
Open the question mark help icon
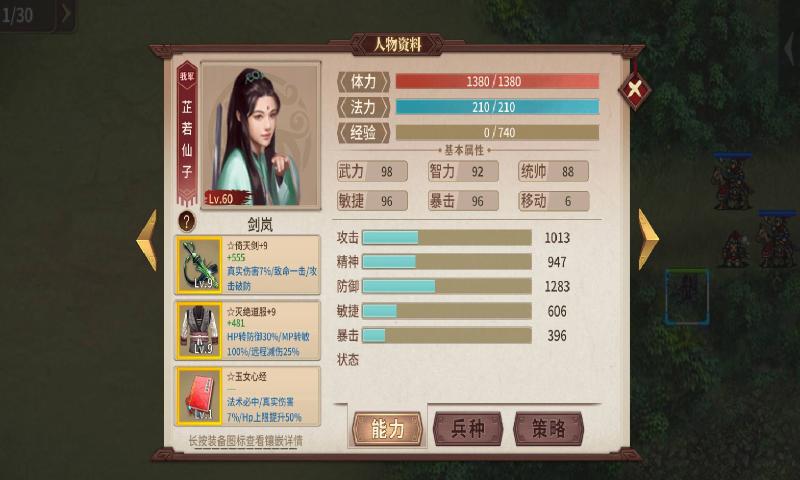[186, 222]
